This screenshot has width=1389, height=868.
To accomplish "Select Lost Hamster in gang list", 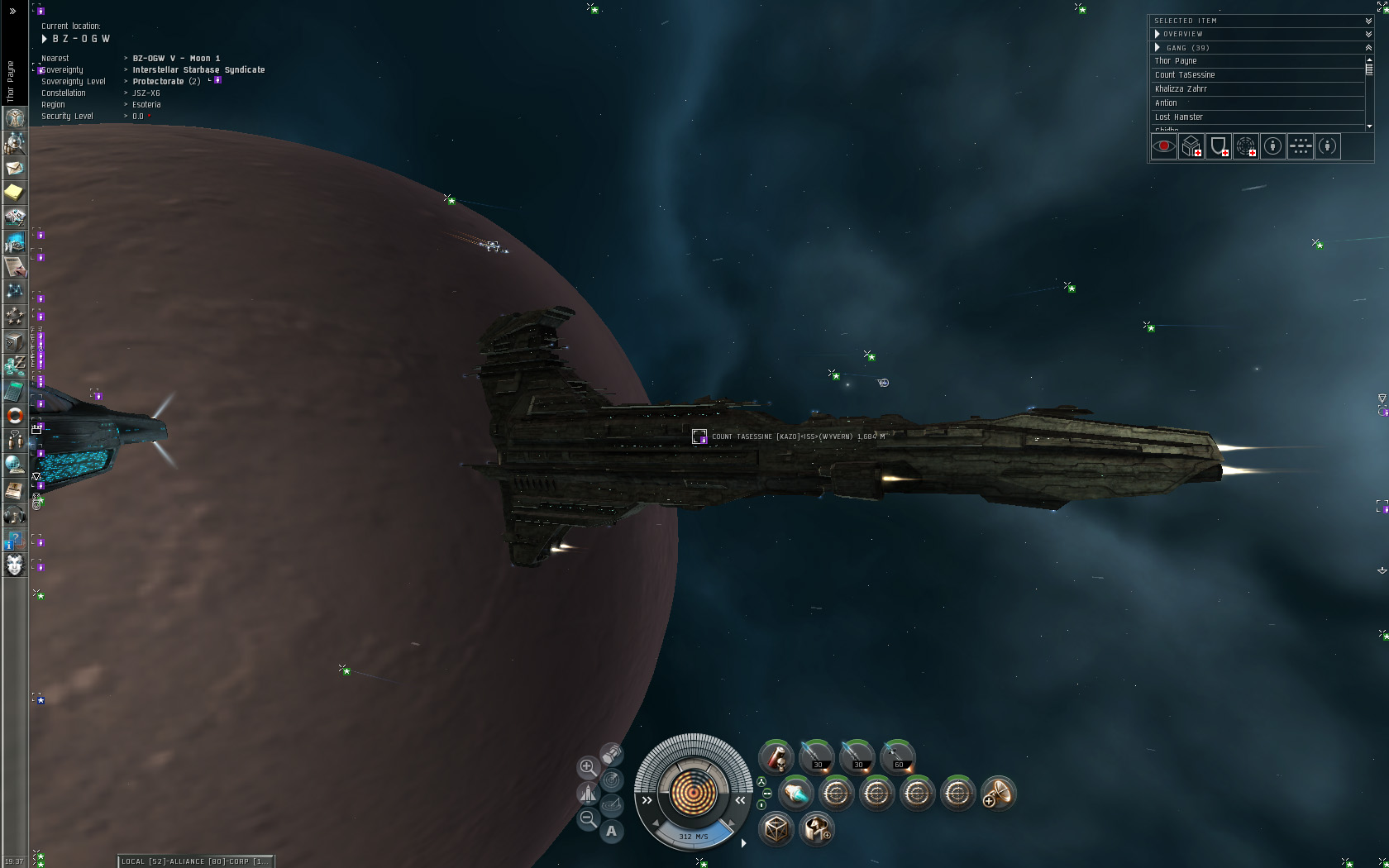I will pyautogui.click(x=1179, y=117).
